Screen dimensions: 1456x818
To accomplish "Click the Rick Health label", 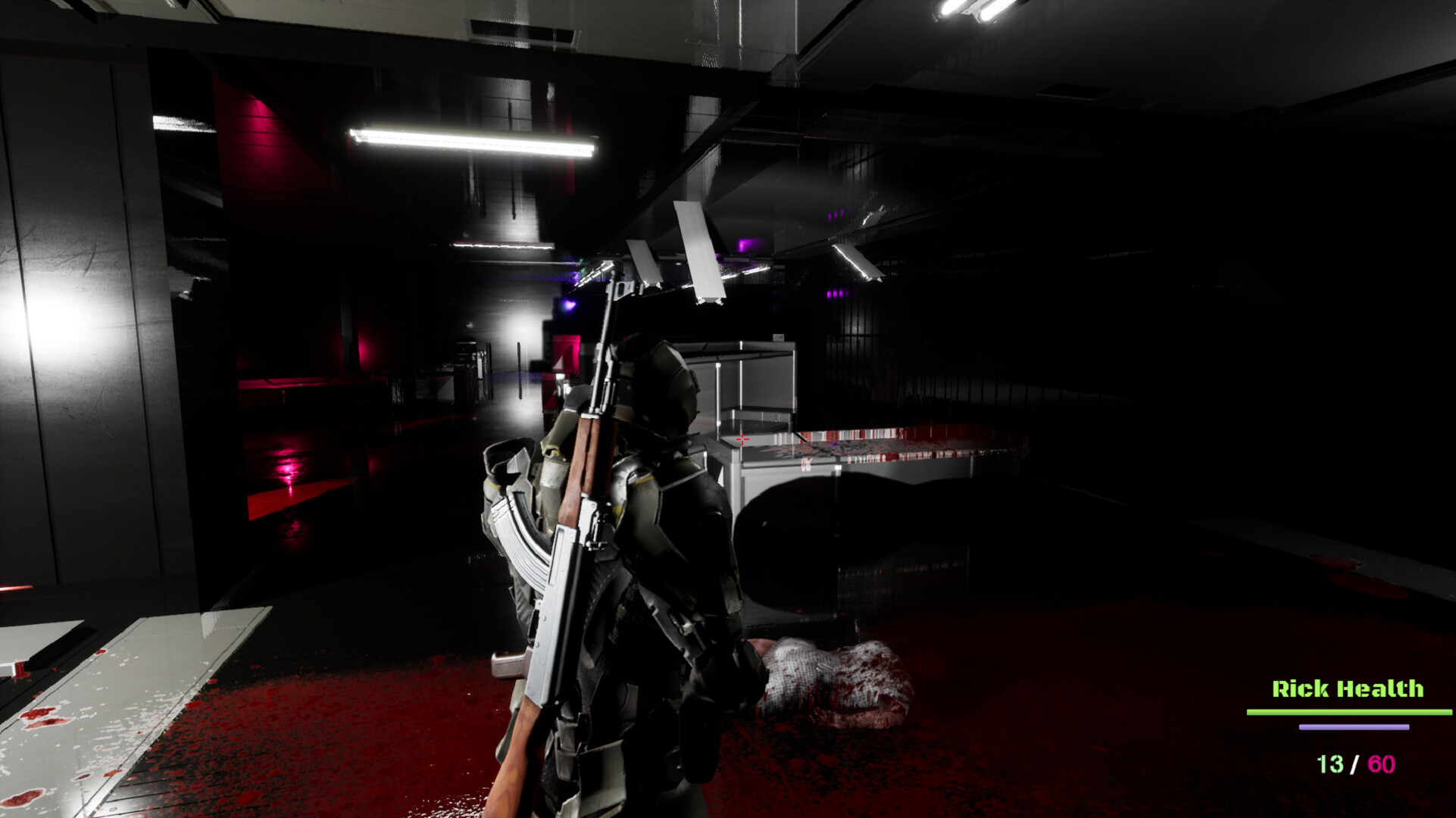I will click(x=1350, y=690).
